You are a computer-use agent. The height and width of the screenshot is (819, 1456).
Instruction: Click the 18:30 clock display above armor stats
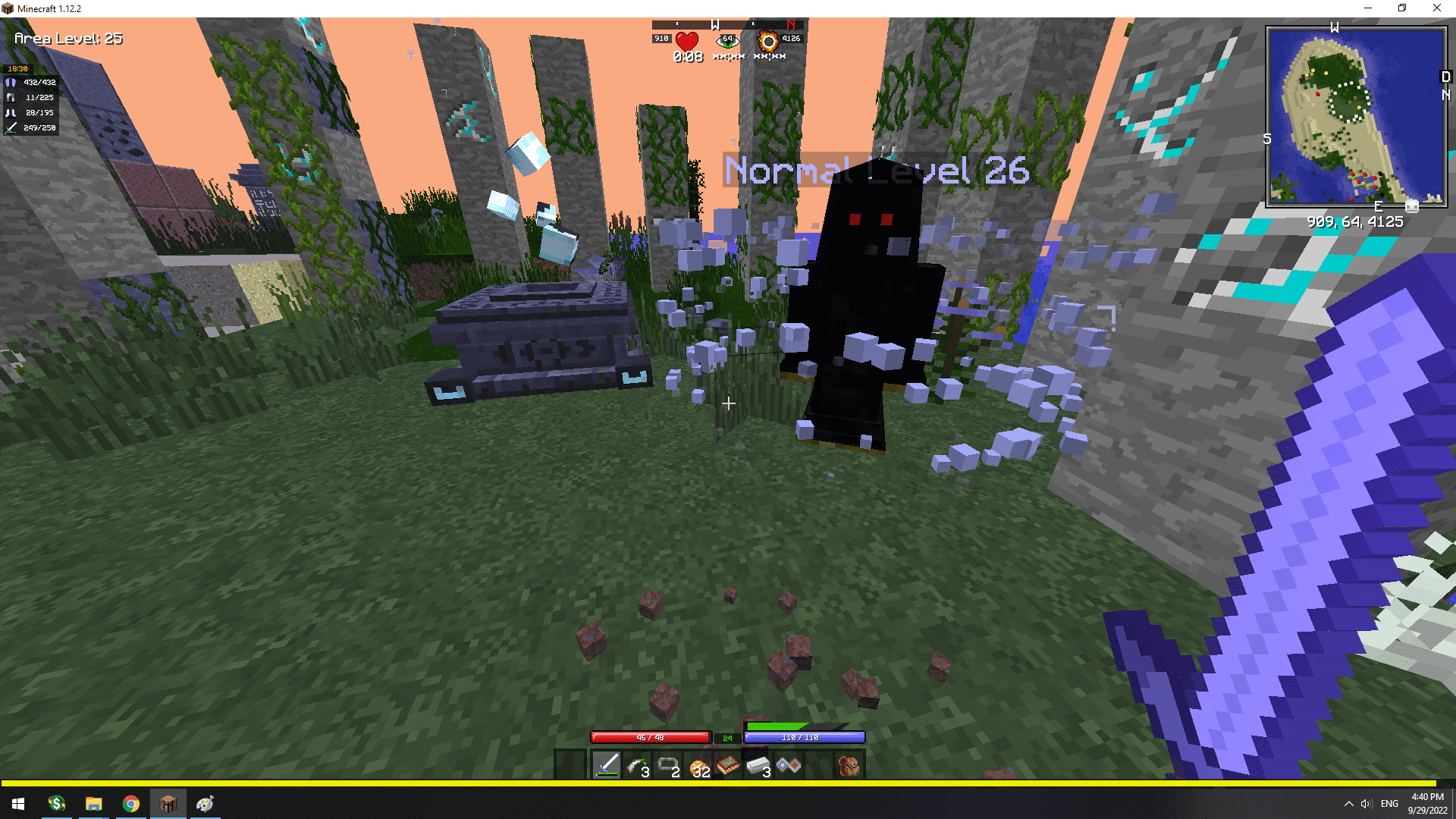19,67
